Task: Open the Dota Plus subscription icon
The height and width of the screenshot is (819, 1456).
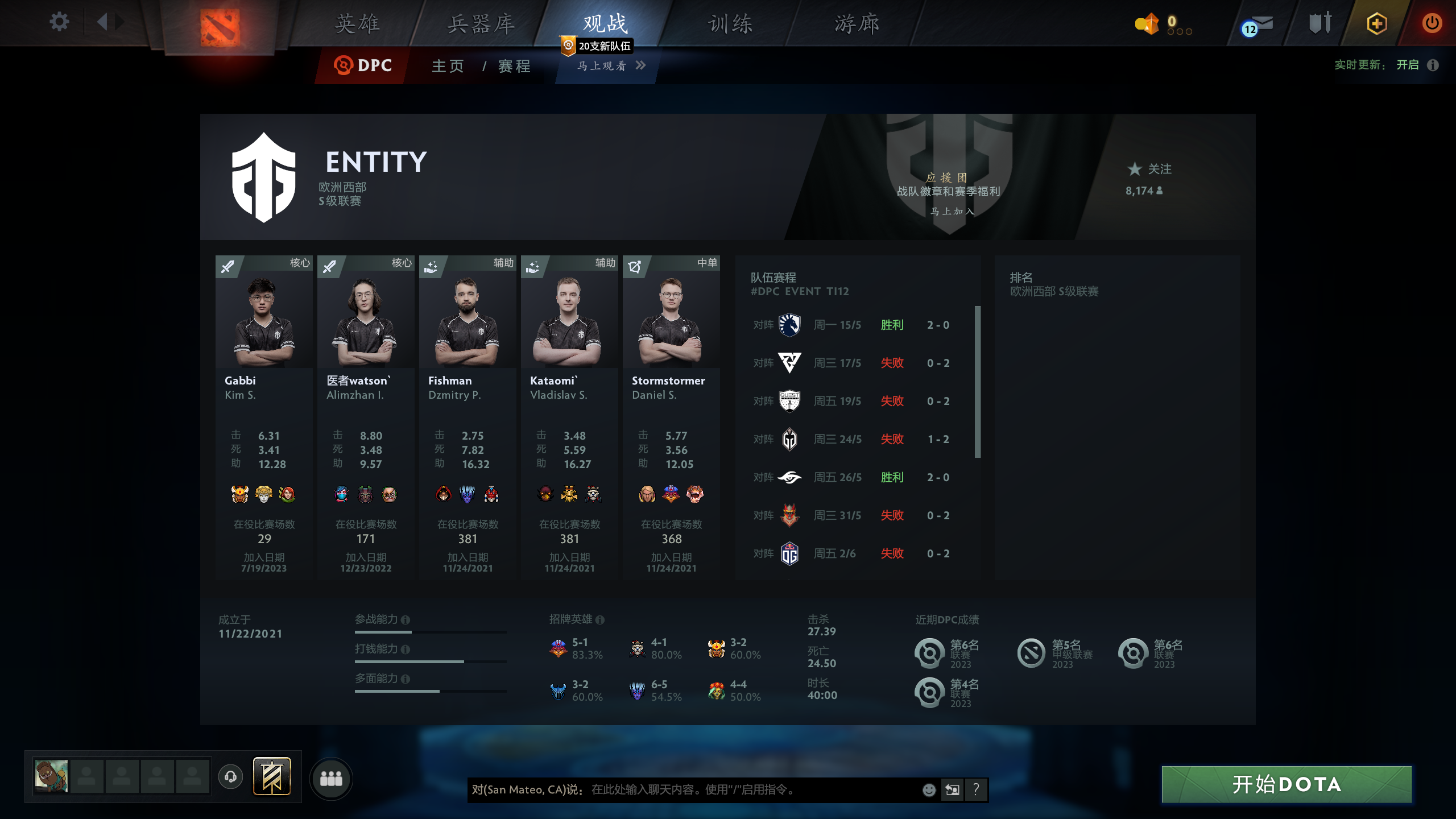Action: pyautogui.click(x=1378, y=23)
